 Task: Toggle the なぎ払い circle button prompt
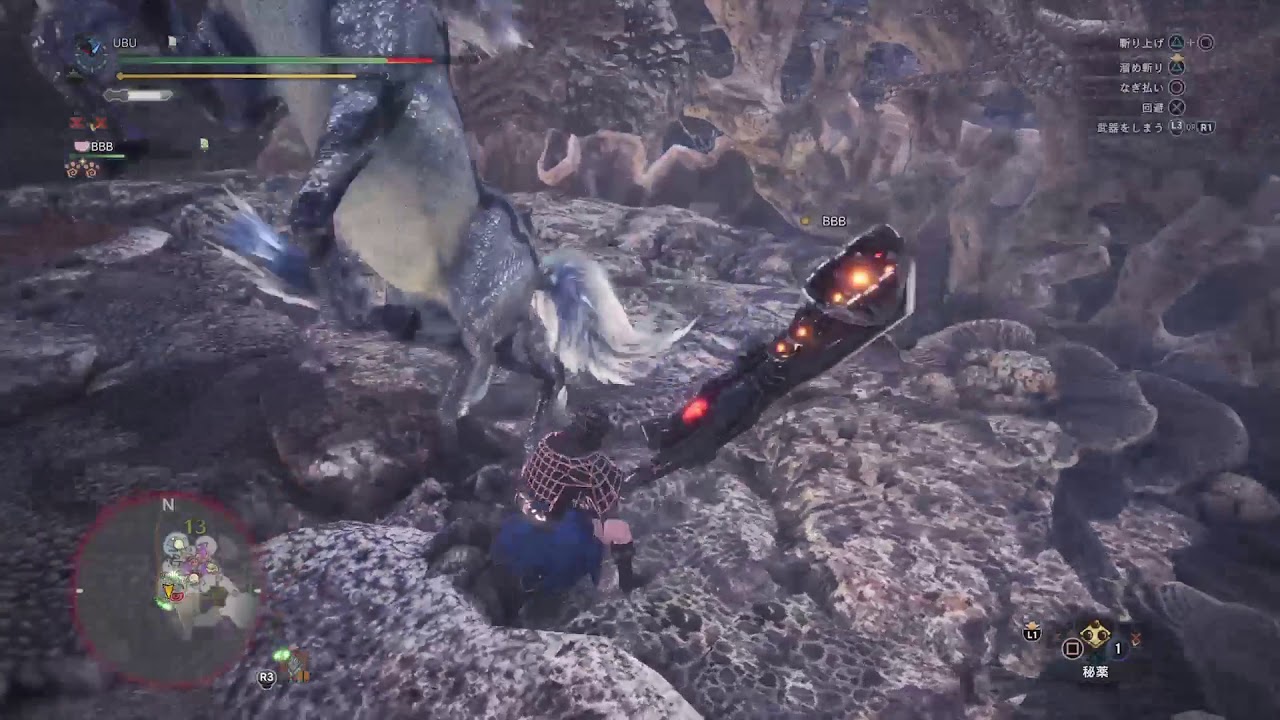(1176, 85)
